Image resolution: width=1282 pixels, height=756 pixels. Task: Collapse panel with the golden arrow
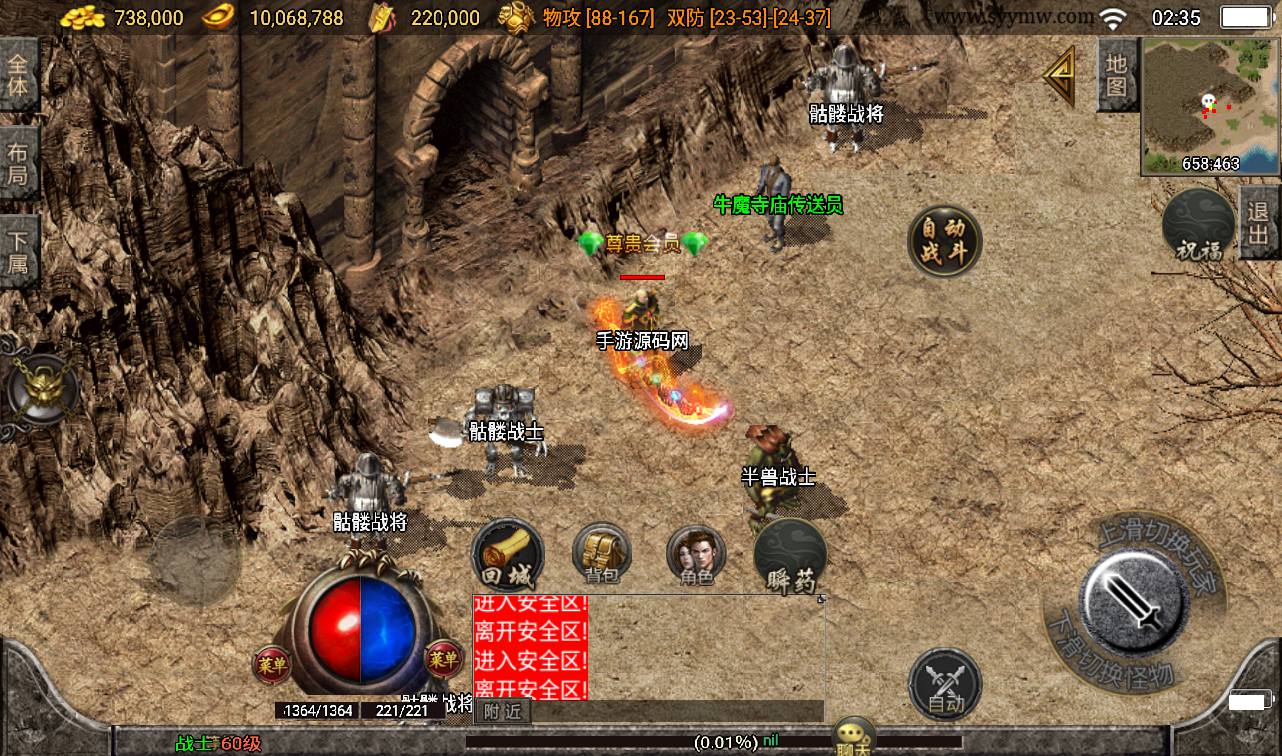click(x=1060, y=76)
